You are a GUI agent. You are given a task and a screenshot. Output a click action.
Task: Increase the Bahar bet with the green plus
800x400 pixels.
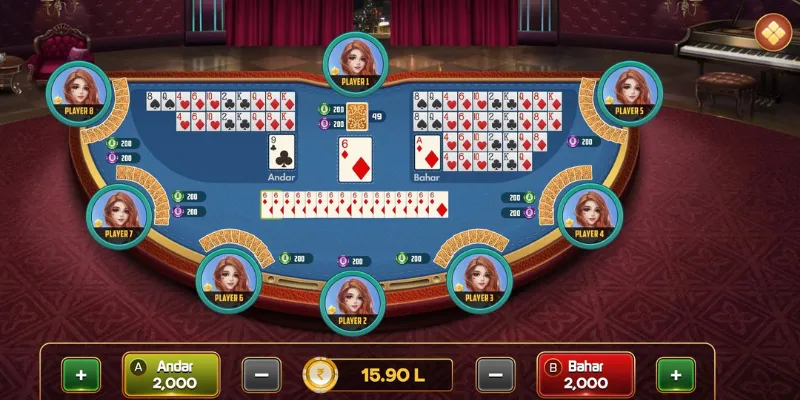[676, 376]
